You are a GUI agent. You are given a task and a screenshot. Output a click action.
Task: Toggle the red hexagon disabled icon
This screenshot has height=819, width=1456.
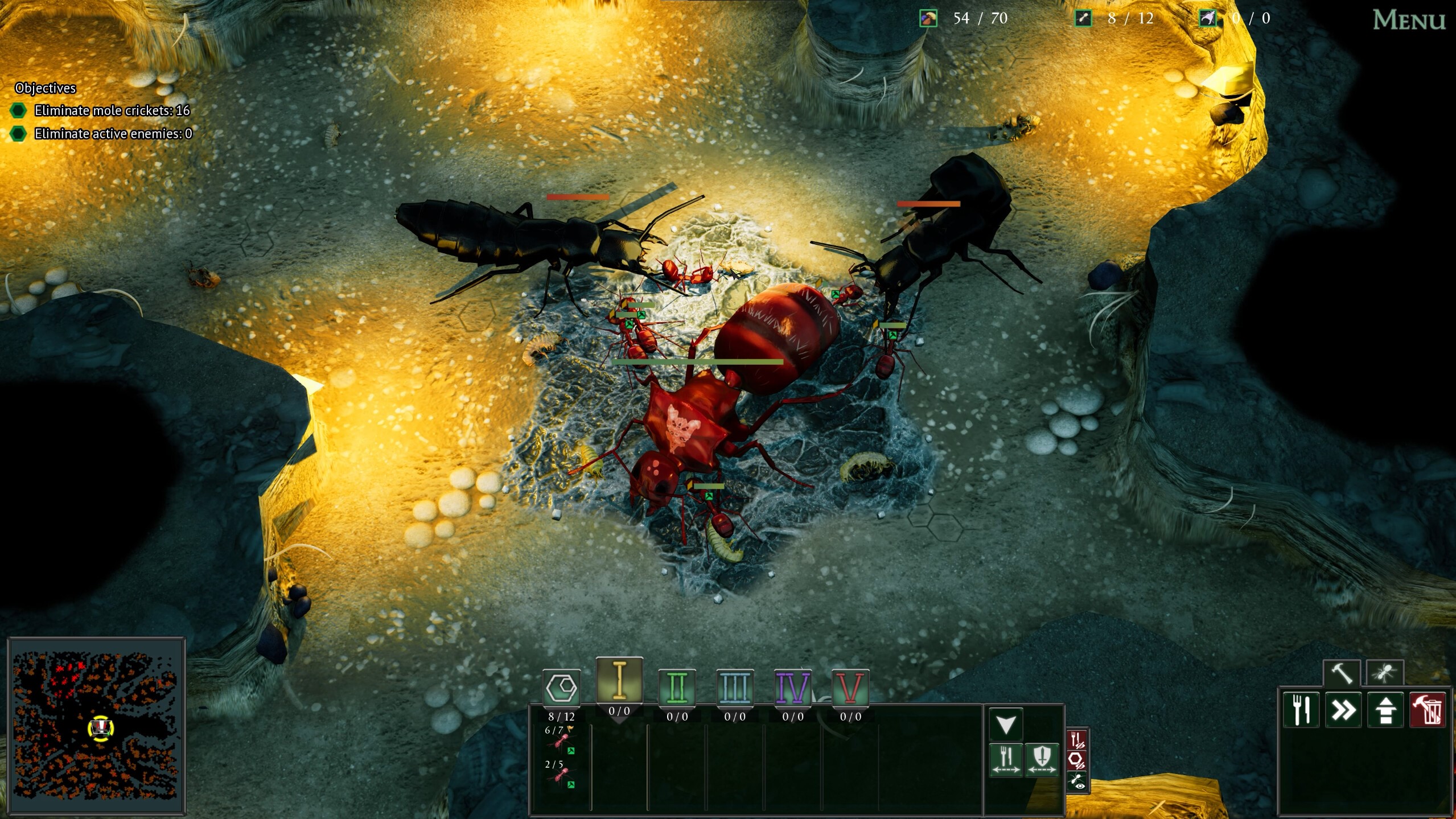tap(1077, 760)
